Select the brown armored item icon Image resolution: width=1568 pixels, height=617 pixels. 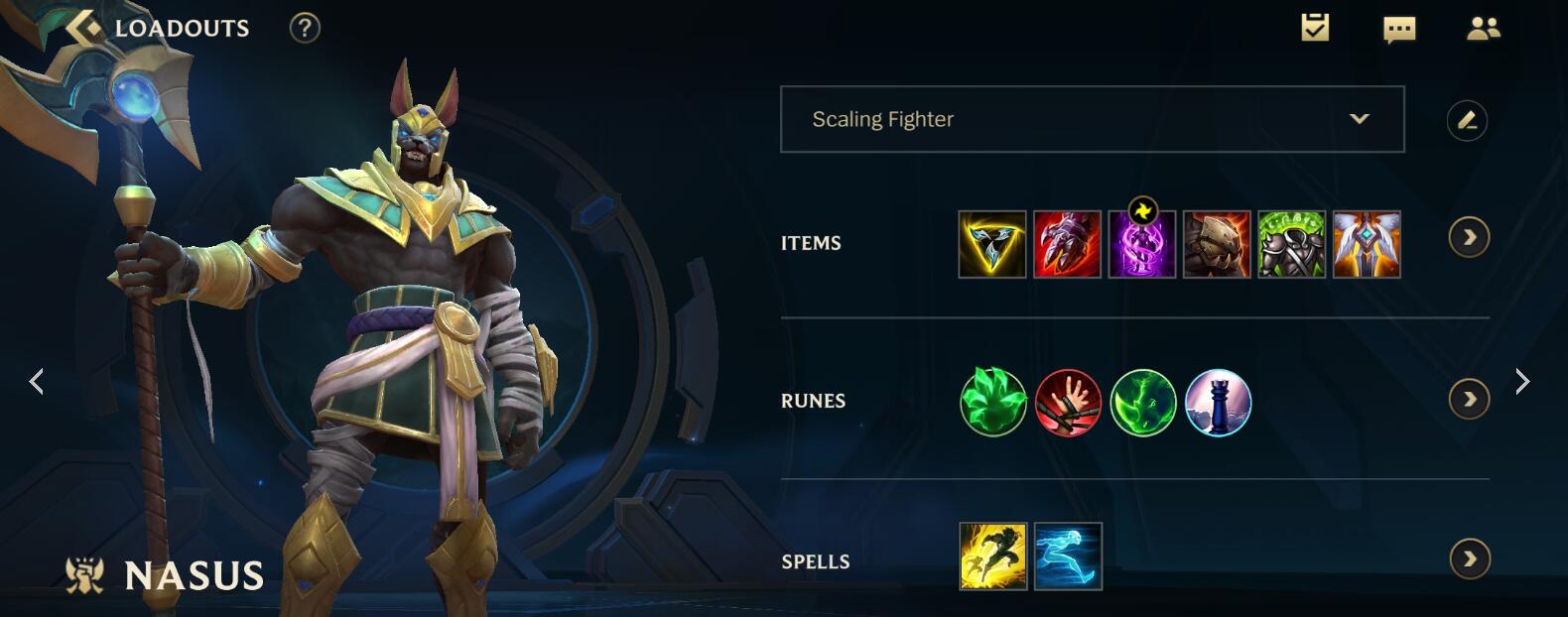[1217, 244]
